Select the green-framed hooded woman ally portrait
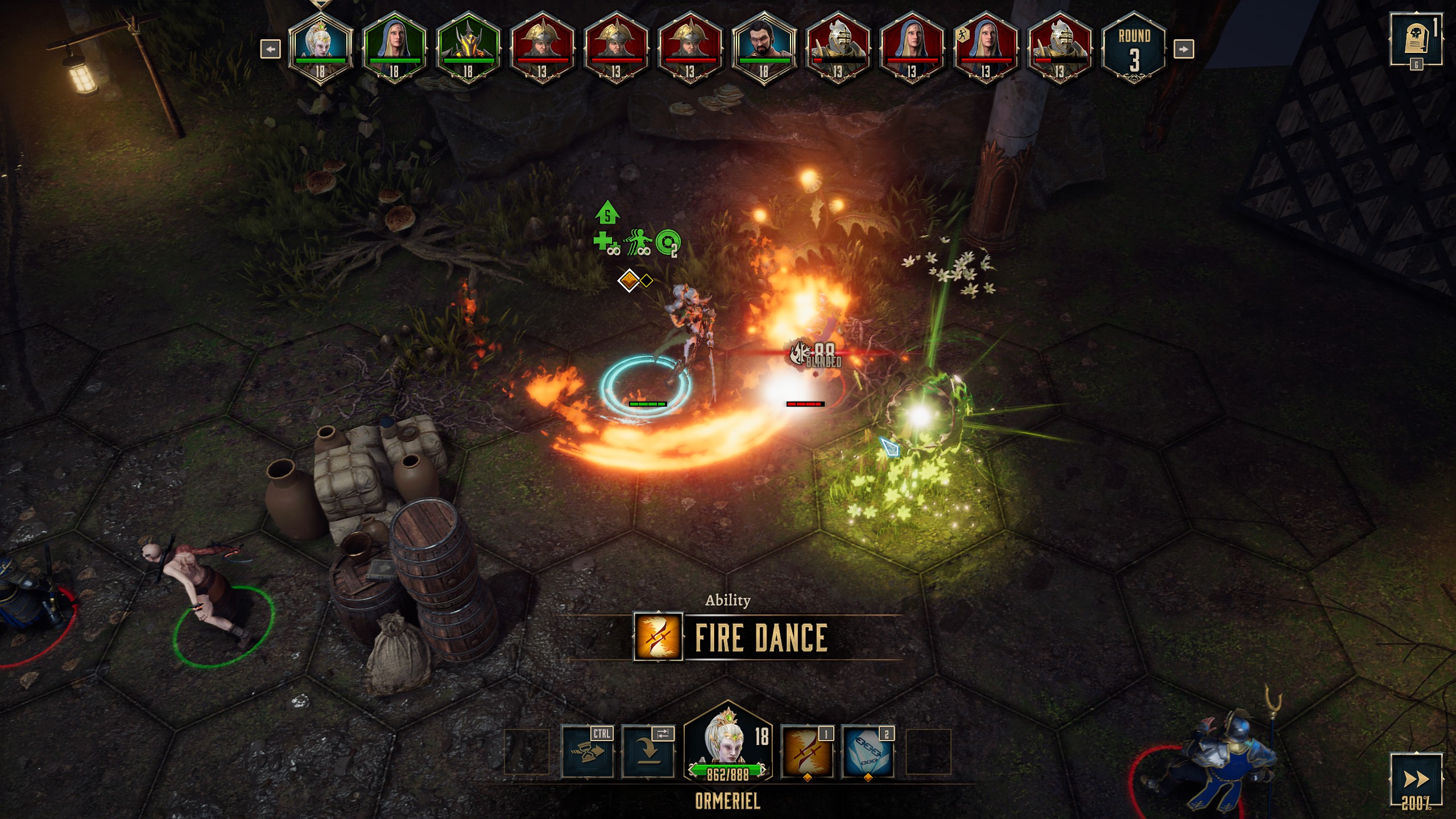The width and height of the screenshot is (1456, 819). coord(394,49)
